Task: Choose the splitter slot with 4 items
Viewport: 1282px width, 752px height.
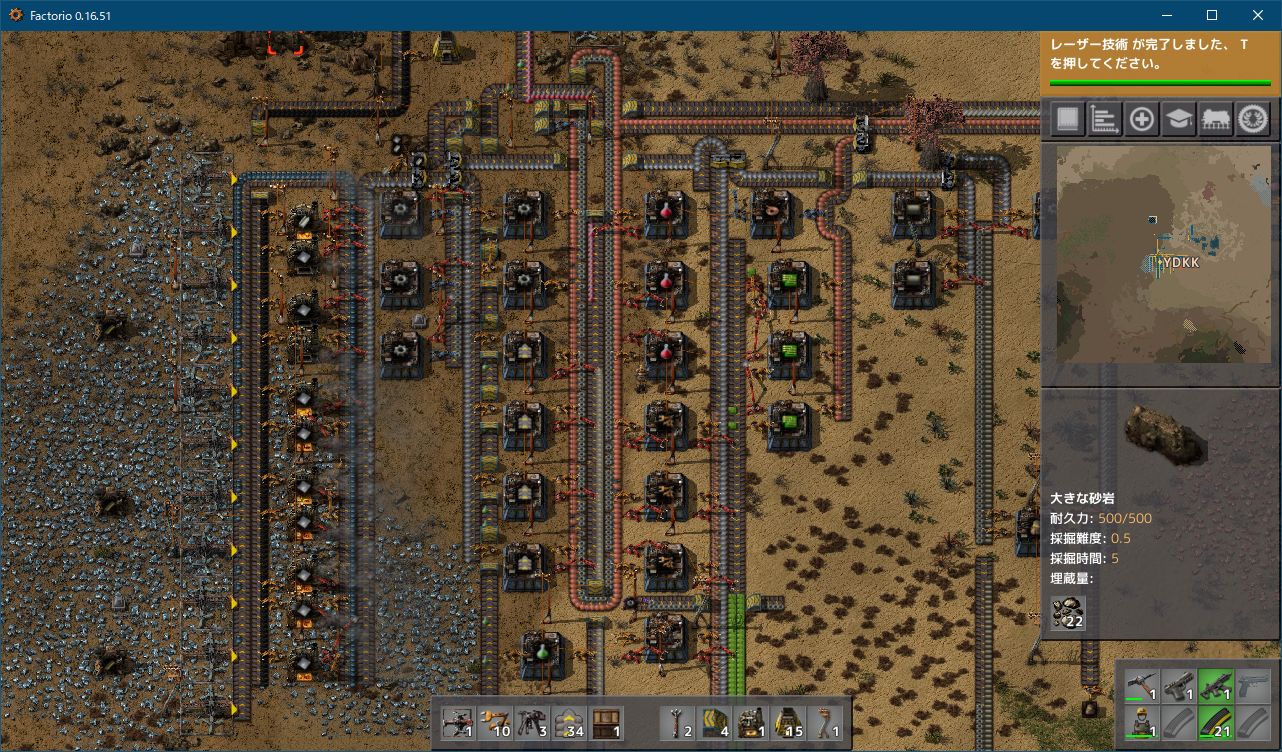Action: [715, 723]
